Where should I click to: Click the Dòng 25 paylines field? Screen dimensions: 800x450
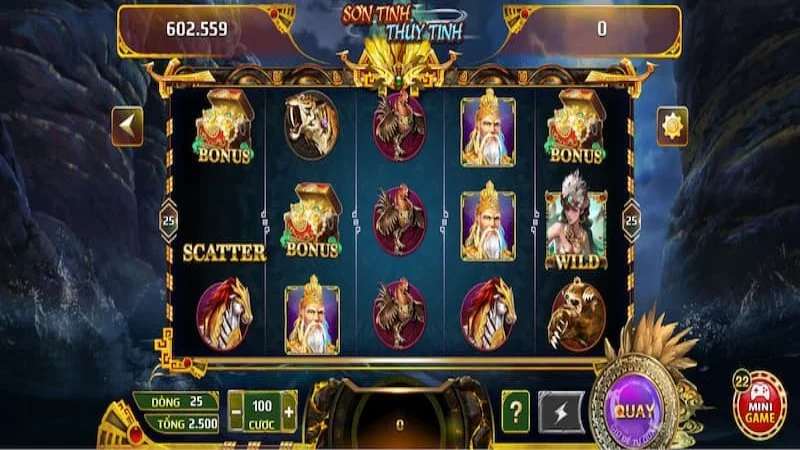tap(176, 401)
